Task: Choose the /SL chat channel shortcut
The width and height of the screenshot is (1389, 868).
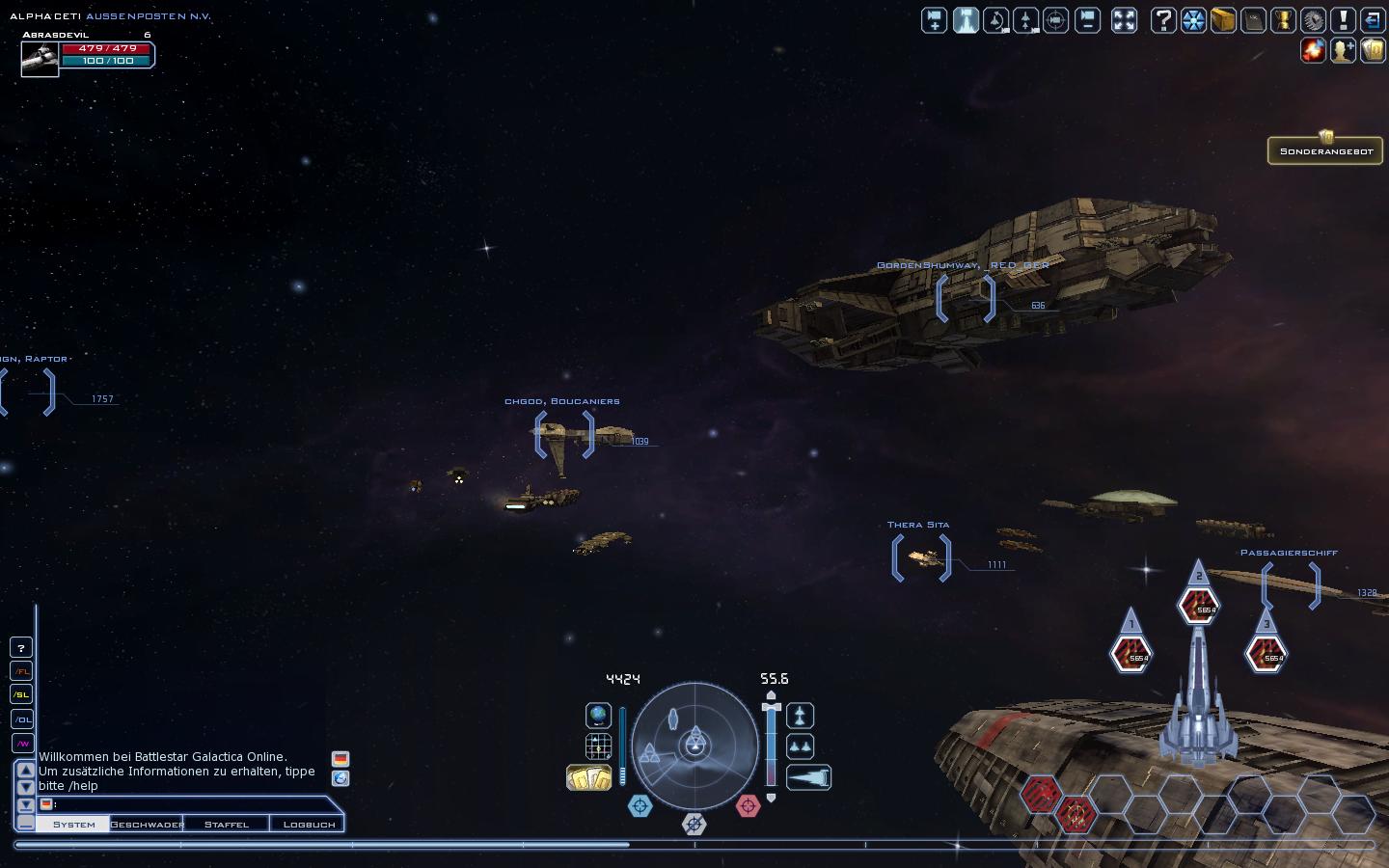Action: (21, 694)
